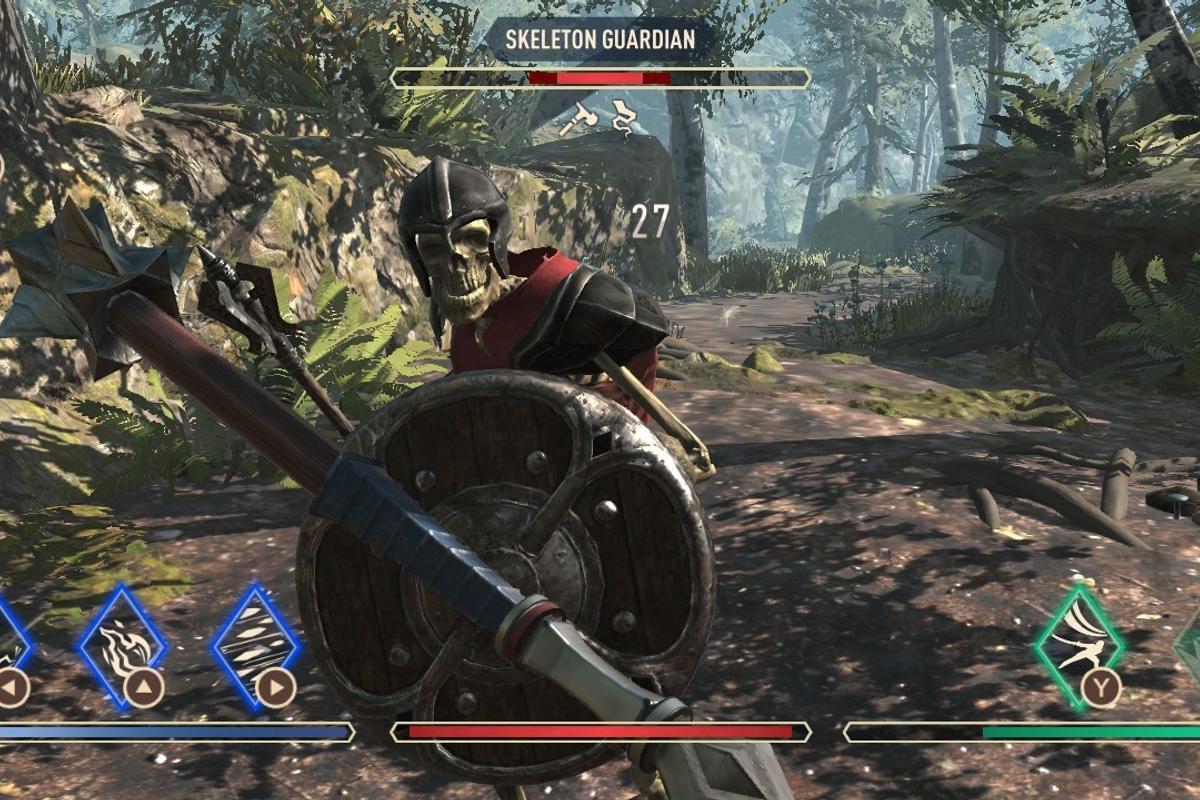Use the green sword-slash ability
The width and height of the screenshot is (1200, 800).
click(x=1078, y=645)
